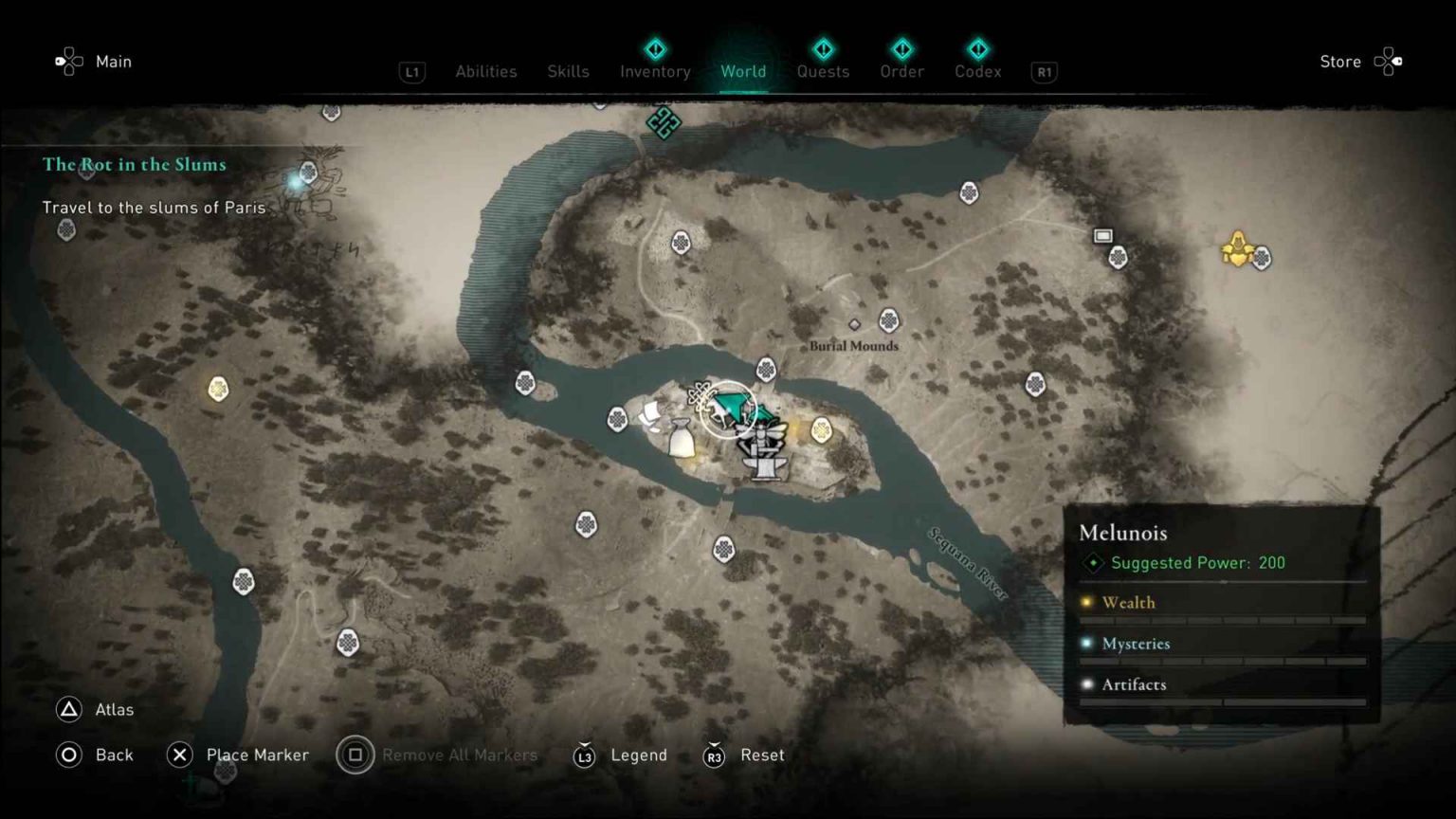Click the white house marker in the northeast
The image size is (1456, 819).
[1103, 234]
